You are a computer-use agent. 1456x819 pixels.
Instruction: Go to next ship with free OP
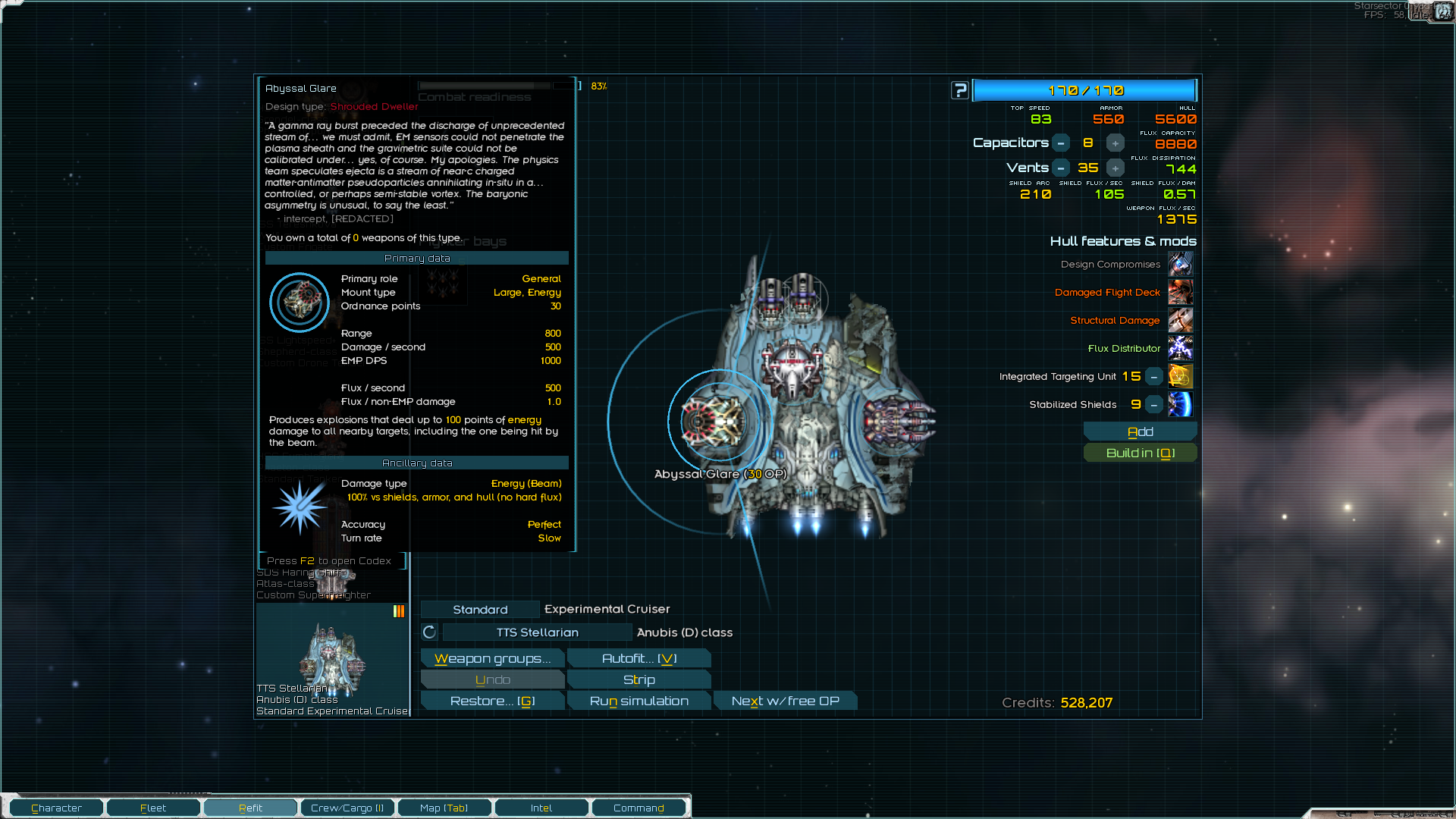pos(785,701)
